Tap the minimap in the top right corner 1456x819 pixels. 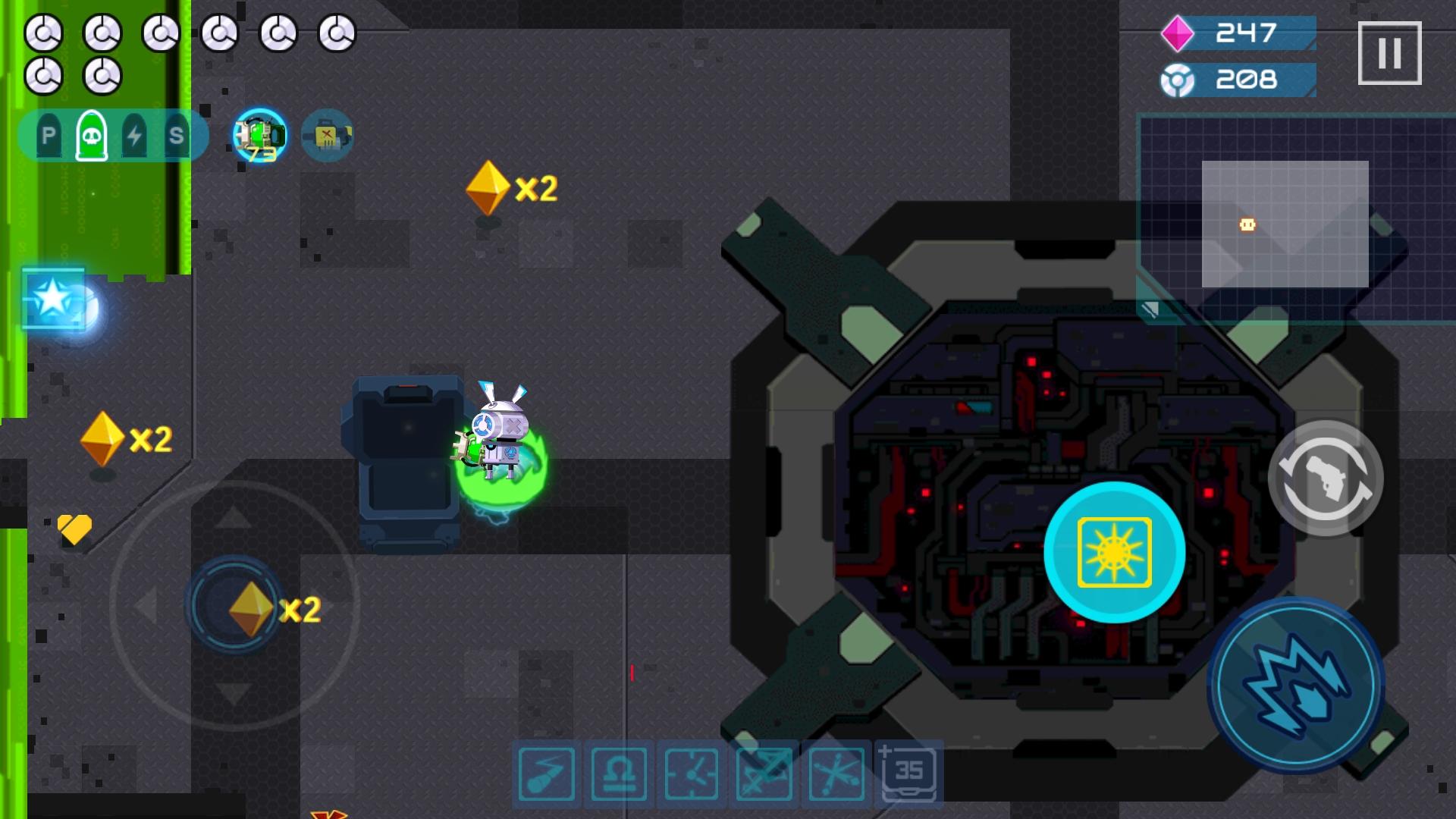[x=1289, y=220]
